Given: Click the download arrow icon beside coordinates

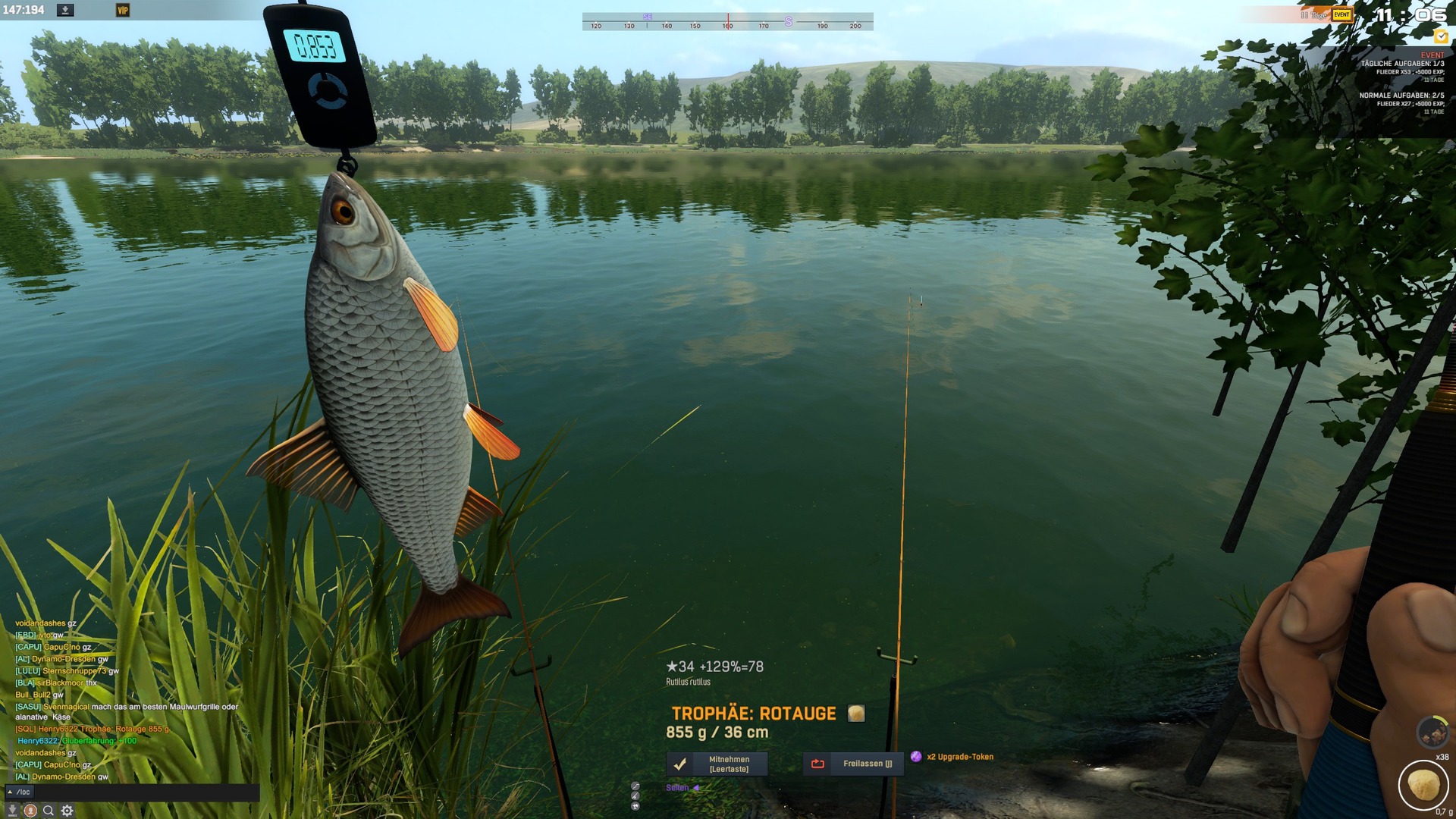Looking at the screenshot, I should pos(66,11).
